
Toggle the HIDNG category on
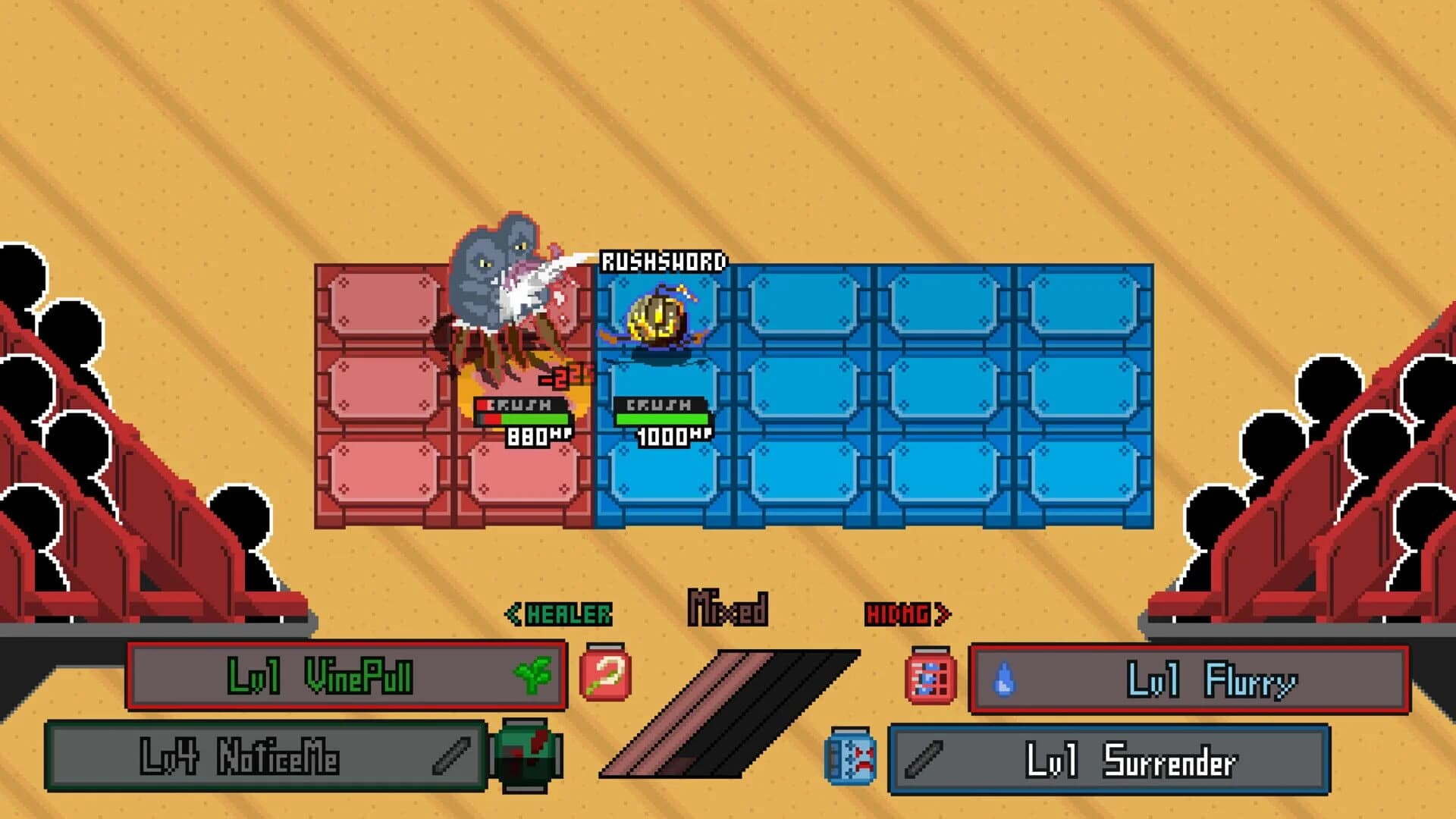coord(897,613)
